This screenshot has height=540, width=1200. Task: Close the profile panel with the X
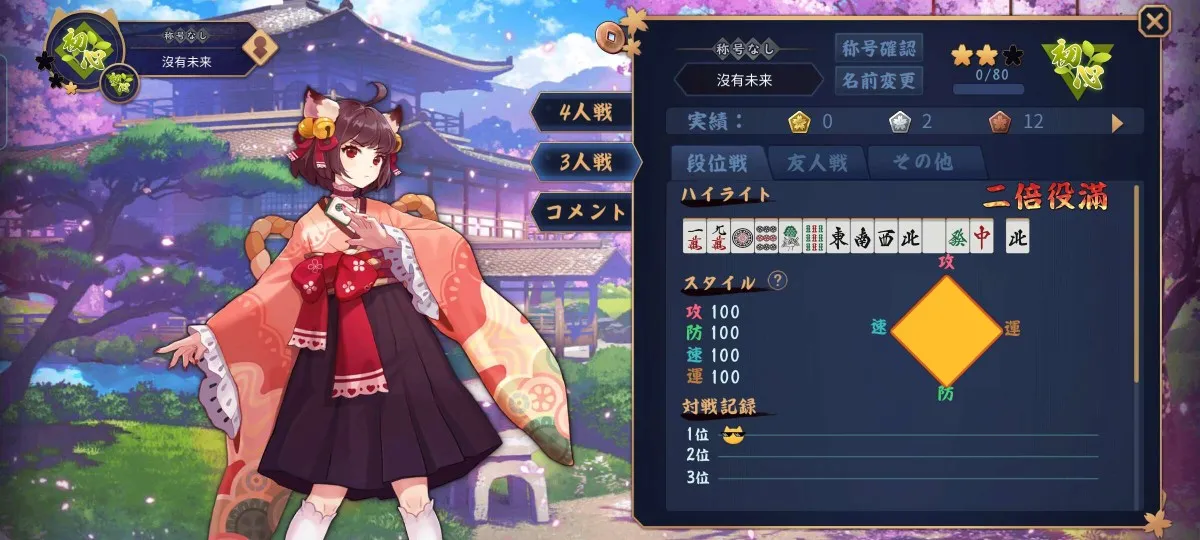click(1154, 21)
